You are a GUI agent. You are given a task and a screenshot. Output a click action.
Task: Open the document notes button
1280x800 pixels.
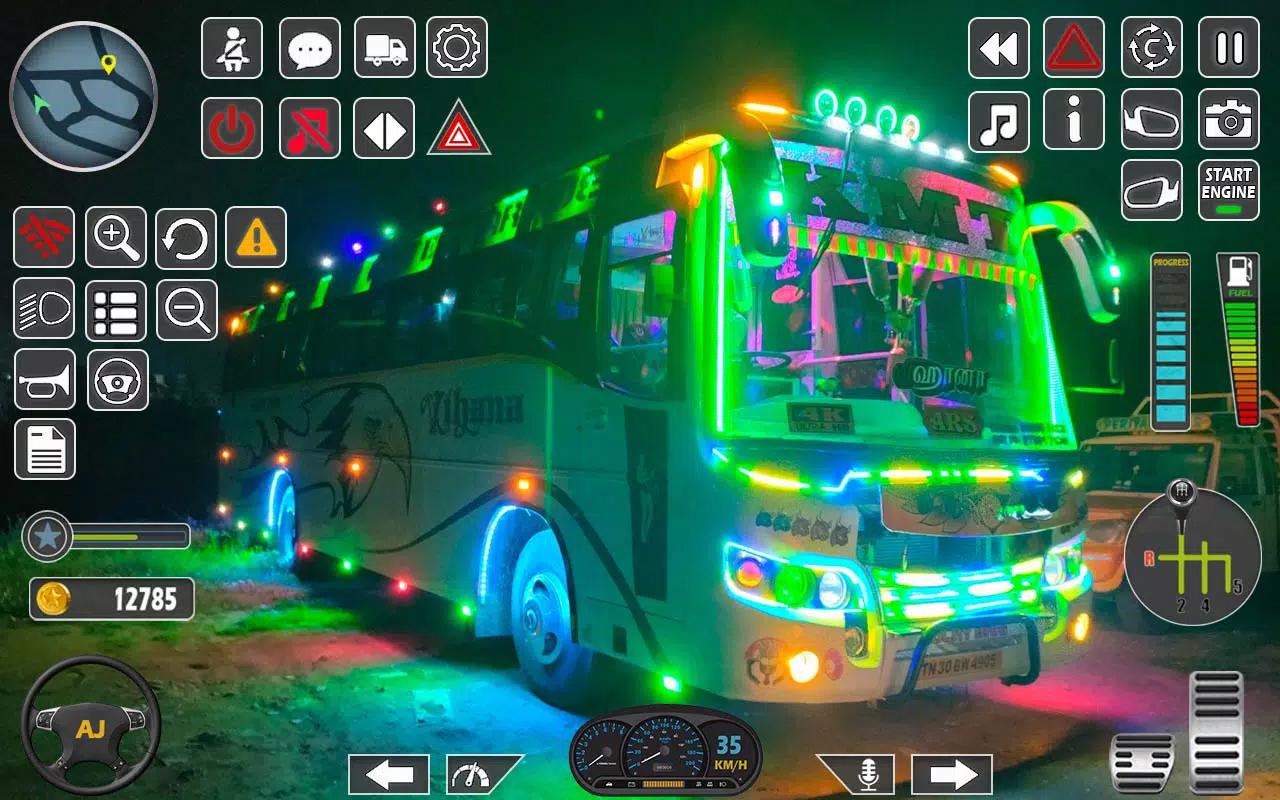click(x=45, y=449)
